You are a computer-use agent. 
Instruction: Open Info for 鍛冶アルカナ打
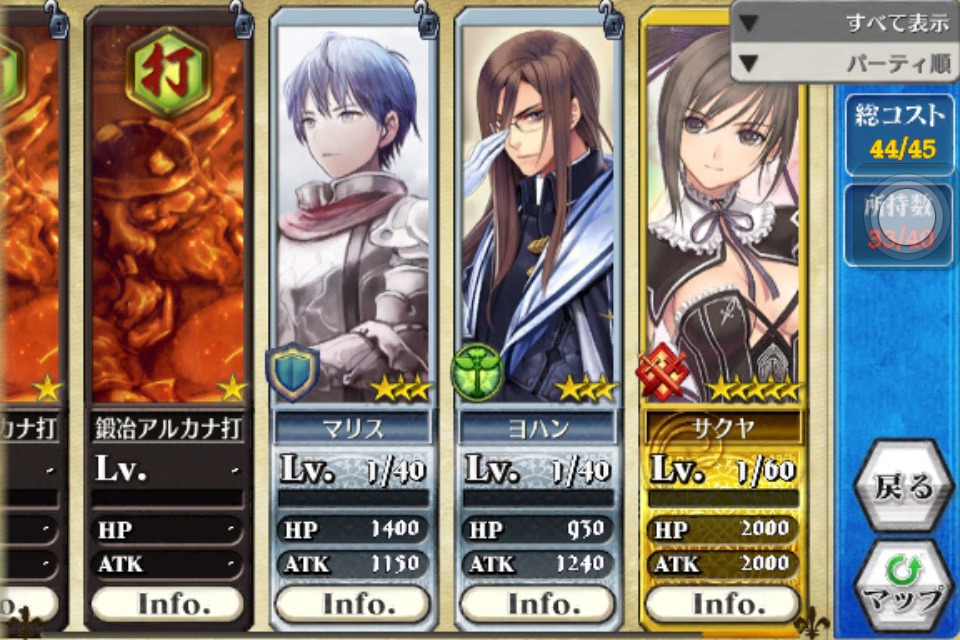point(167,604)
